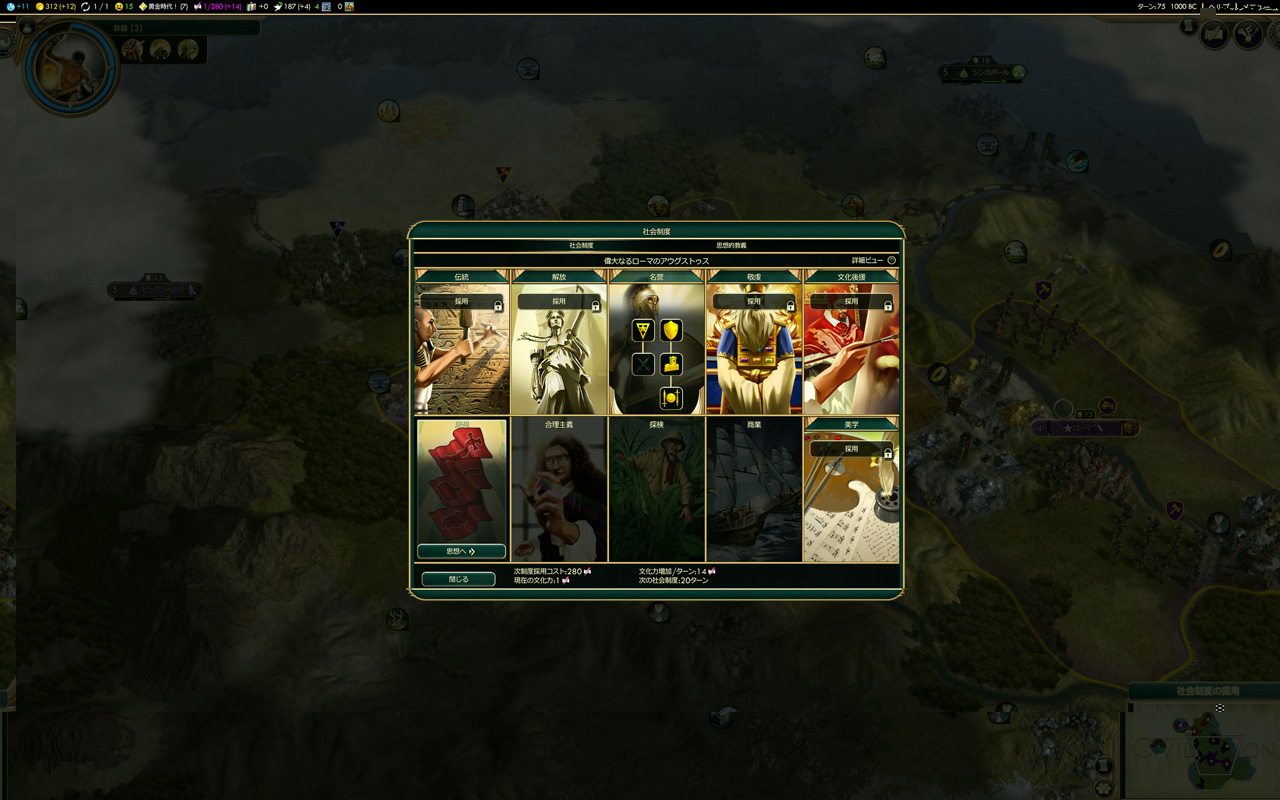Select the yellow shield policy in Honor tree

tap(671, 331)
